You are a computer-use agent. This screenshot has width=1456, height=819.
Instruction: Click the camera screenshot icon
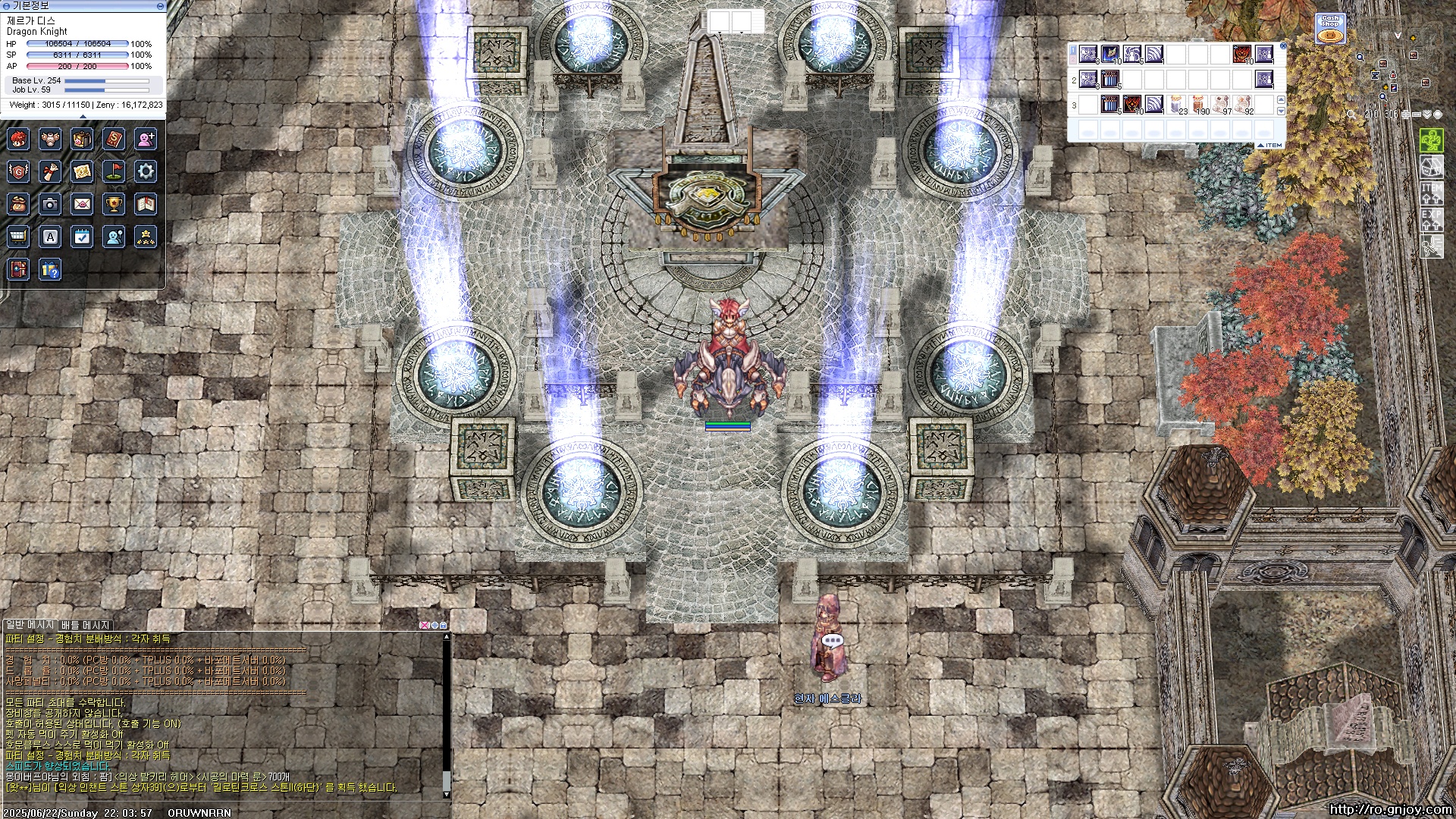click(x=50, y=204)
